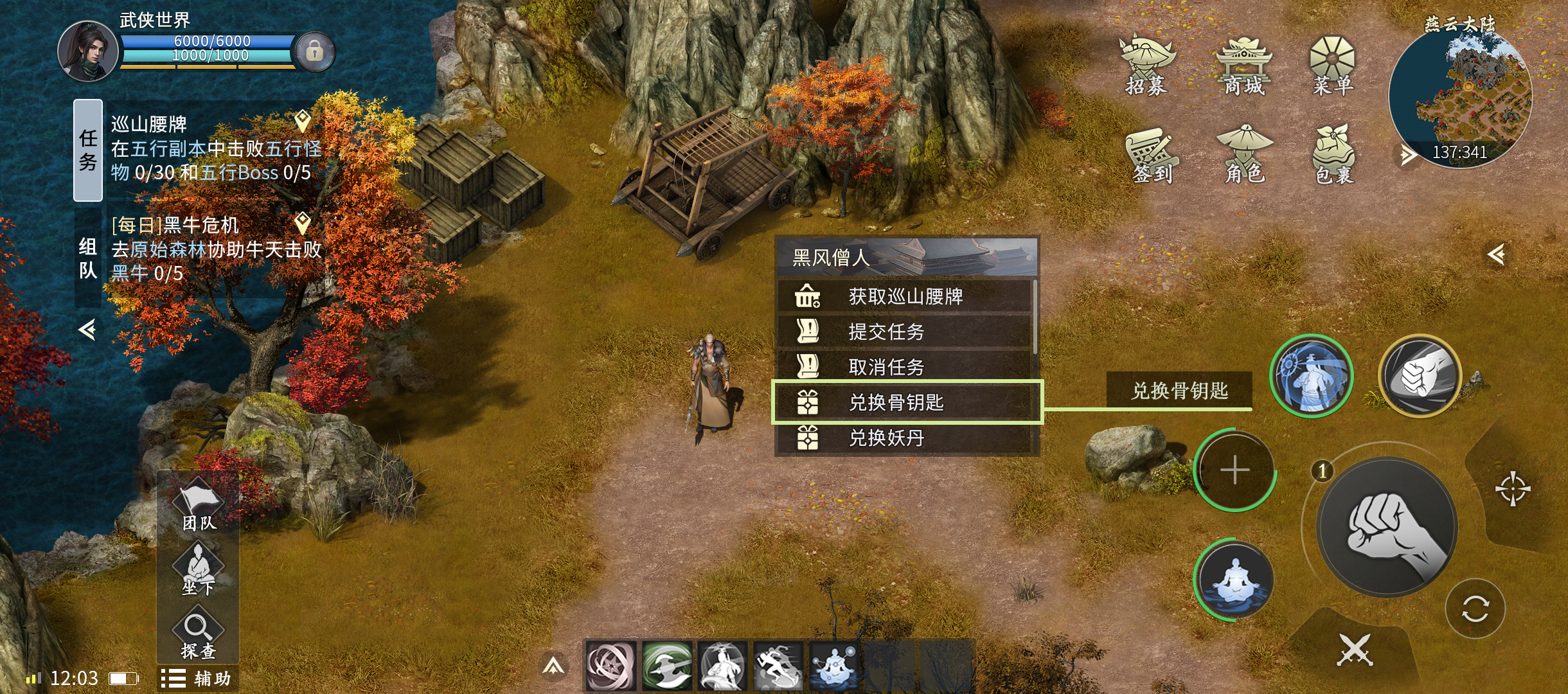Choose 提交任务 from NPC menu
Image resolution: width=1568 pixels, height=694 pixels.
click(905, 332)
